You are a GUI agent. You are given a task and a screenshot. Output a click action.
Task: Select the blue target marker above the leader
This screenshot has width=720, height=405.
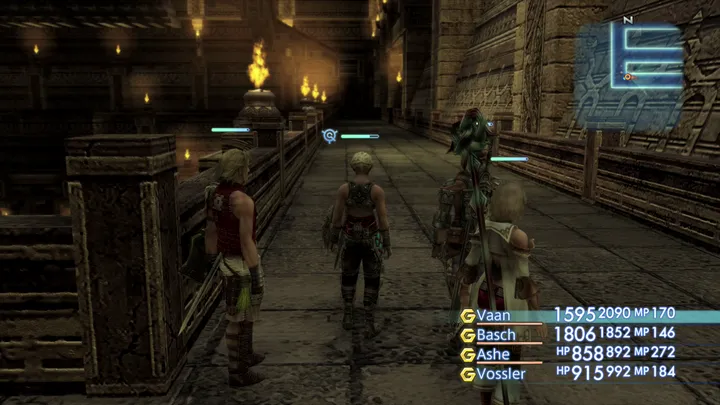pos(330,135)
